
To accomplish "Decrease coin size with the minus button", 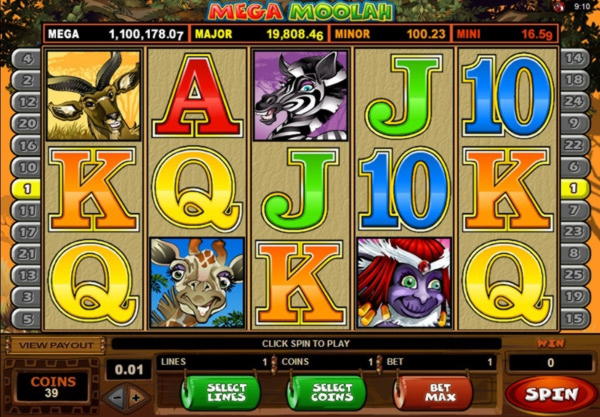I will [x=113, y=395].
